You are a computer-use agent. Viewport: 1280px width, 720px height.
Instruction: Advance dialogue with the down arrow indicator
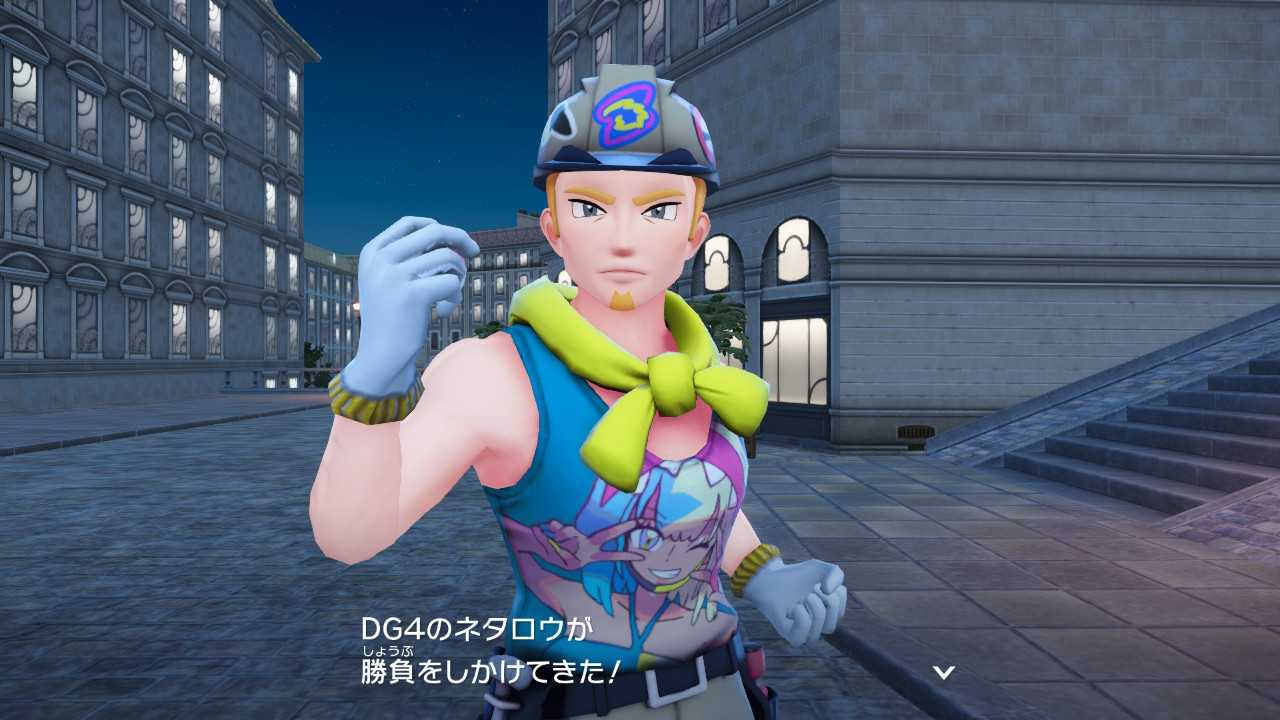tap(943, 671)
